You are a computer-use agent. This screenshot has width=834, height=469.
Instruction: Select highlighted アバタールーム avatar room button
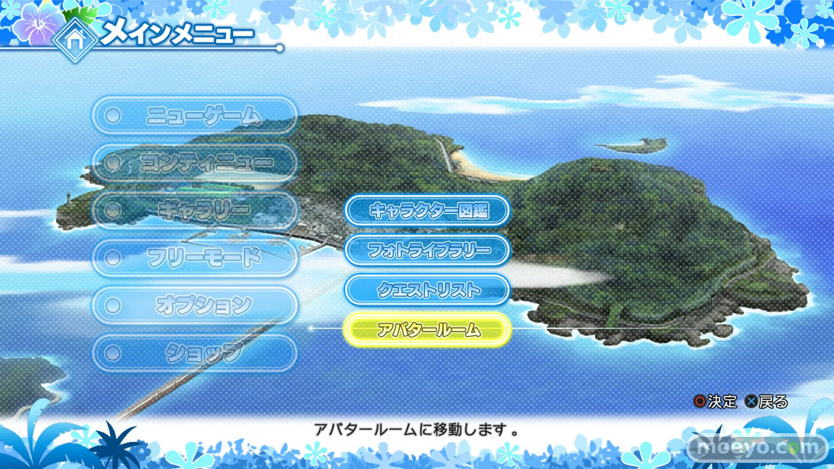click(x=428, y=329)
